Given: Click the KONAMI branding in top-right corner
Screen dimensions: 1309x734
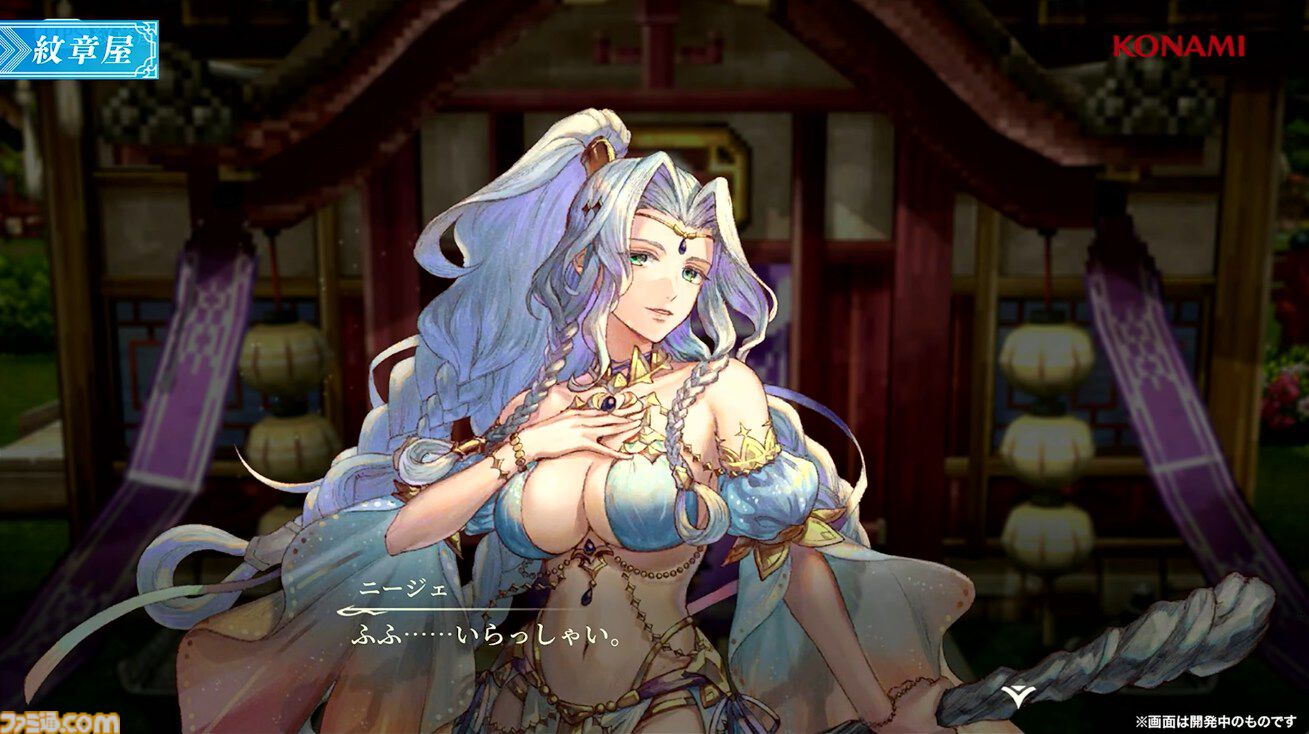Looking at the screenshot, I should tap(1176, 45).
